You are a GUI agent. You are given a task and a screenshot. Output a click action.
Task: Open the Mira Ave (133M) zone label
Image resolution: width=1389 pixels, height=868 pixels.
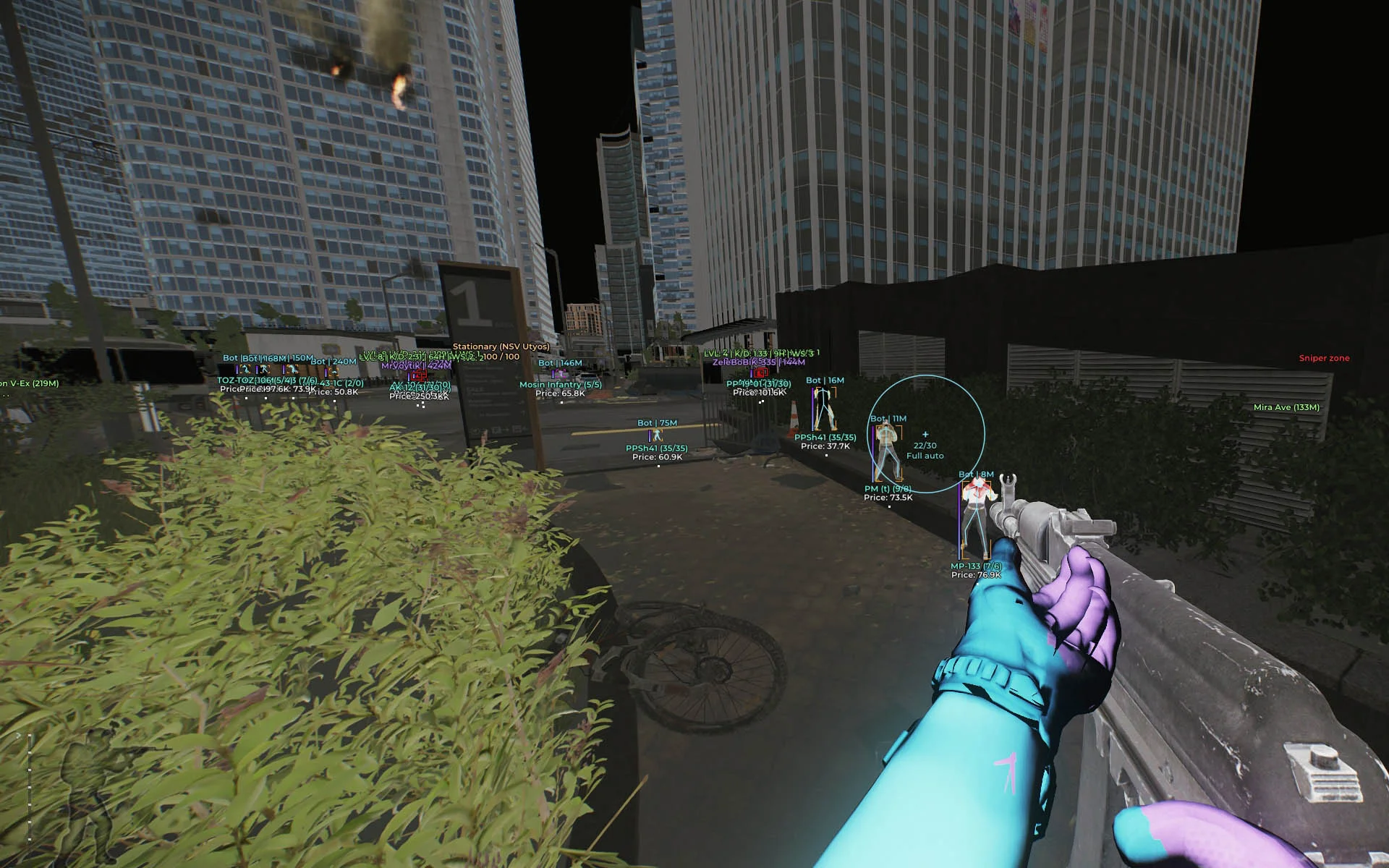pos(1286,408)
